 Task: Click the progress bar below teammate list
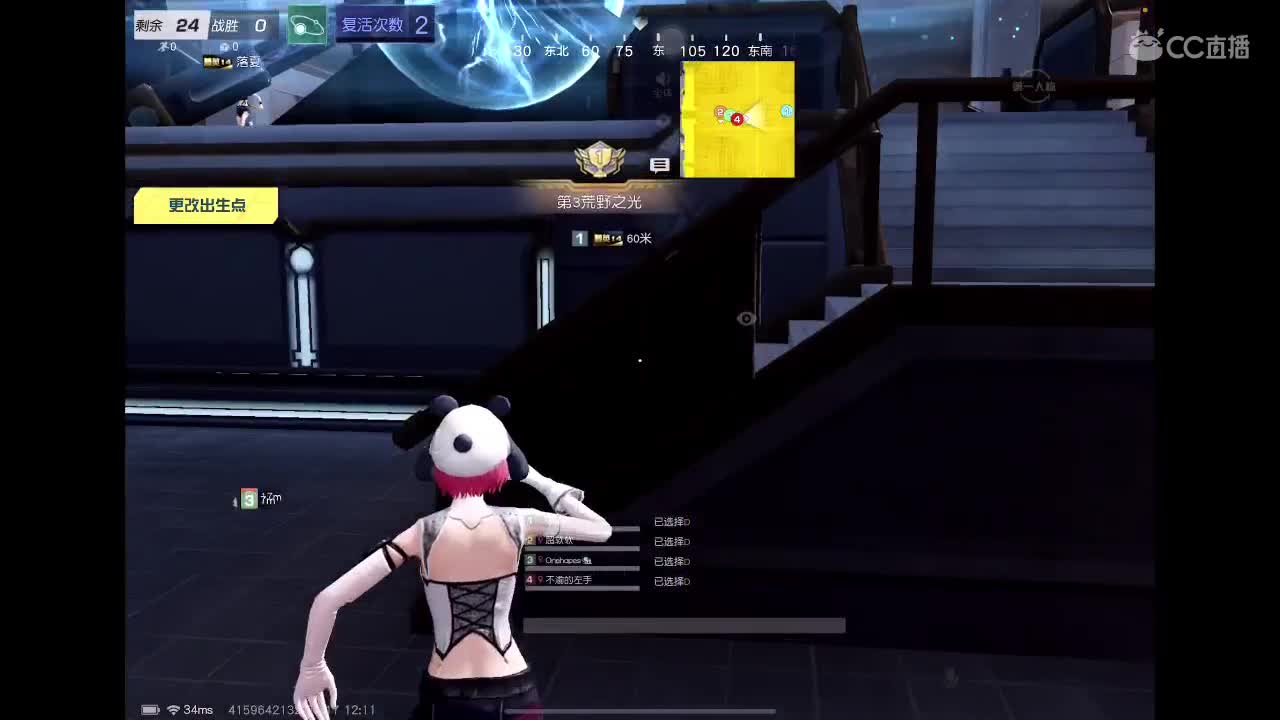(685, 625)
